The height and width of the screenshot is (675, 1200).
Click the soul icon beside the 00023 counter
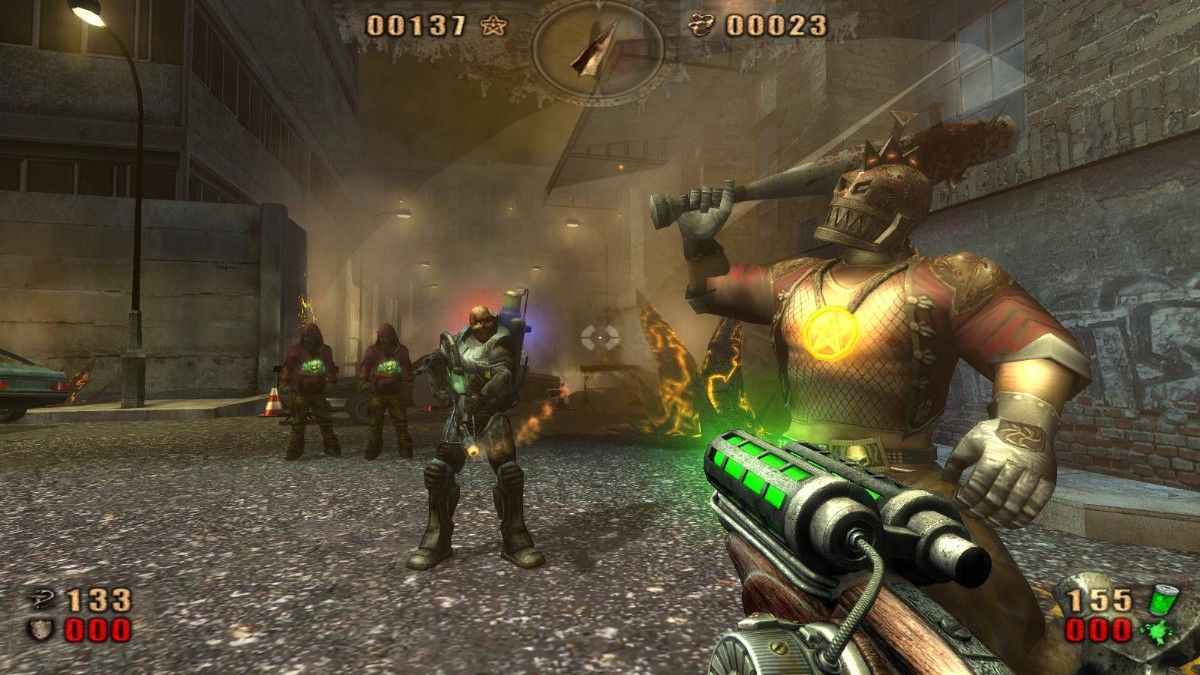tap(703, 26)
